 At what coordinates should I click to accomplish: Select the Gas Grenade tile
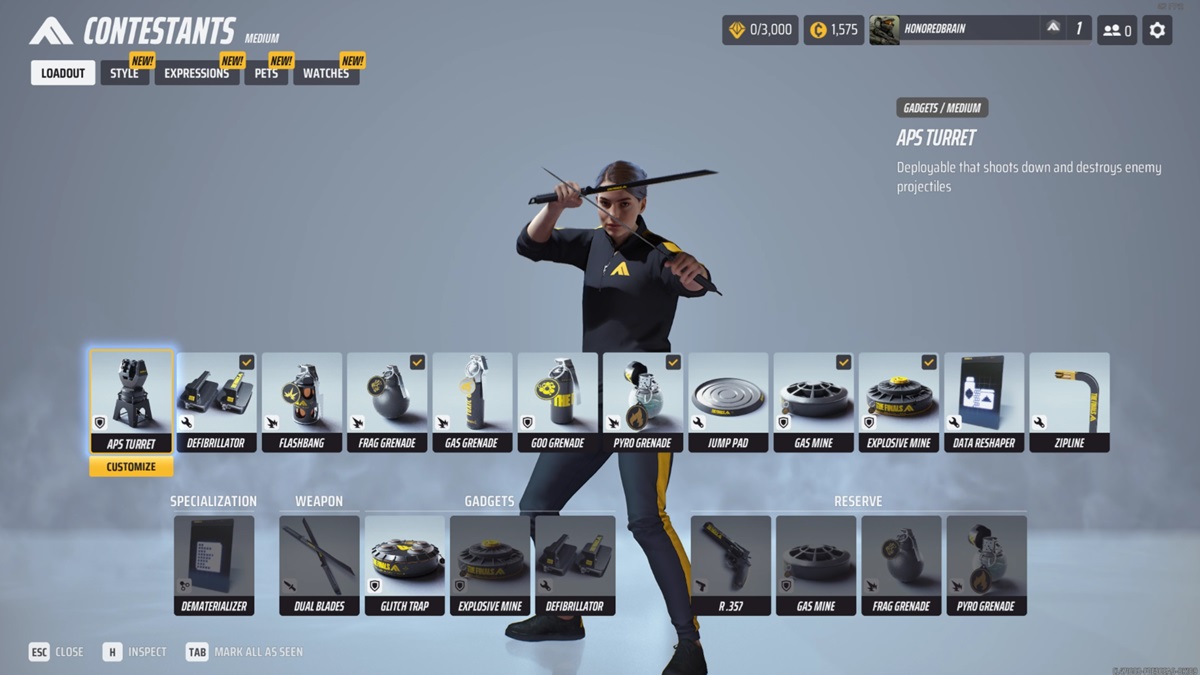pyautogui.click(x=472, y=402)
